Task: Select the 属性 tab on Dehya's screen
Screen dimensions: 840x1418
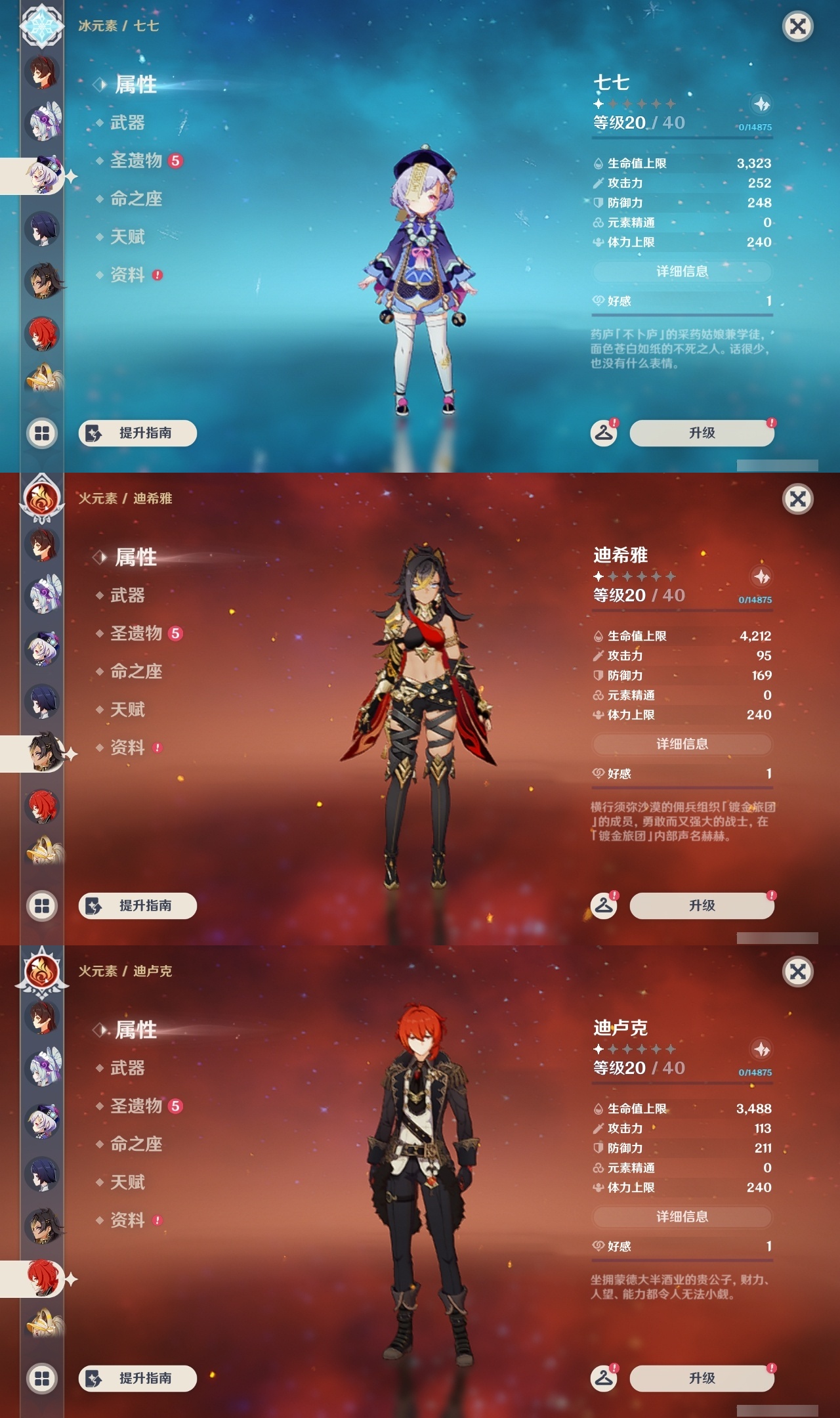Action: click(134, 557)
